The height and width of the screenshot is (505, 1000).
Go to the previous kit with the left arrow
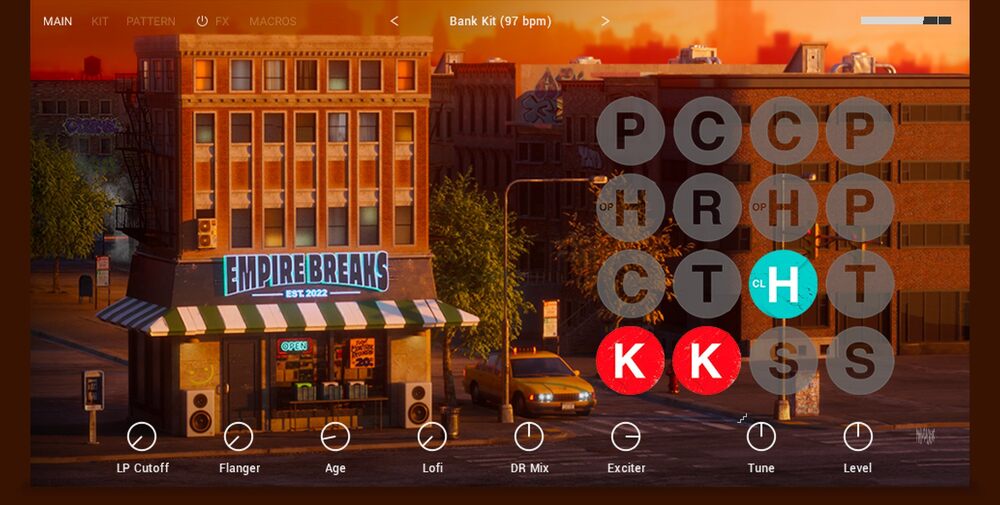[394, 21]
